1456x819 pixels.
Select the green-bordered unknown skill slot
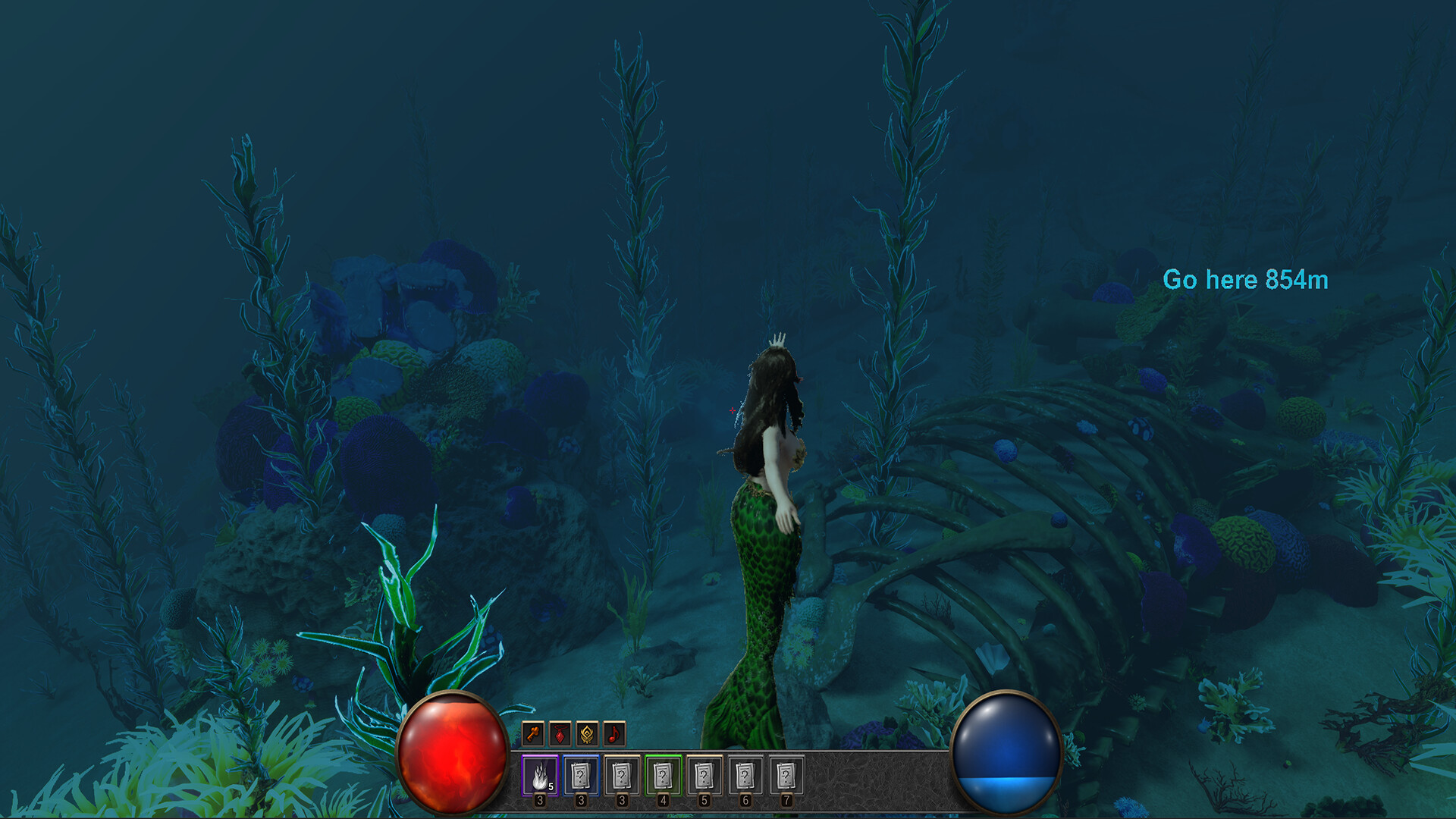click(663, 775)
